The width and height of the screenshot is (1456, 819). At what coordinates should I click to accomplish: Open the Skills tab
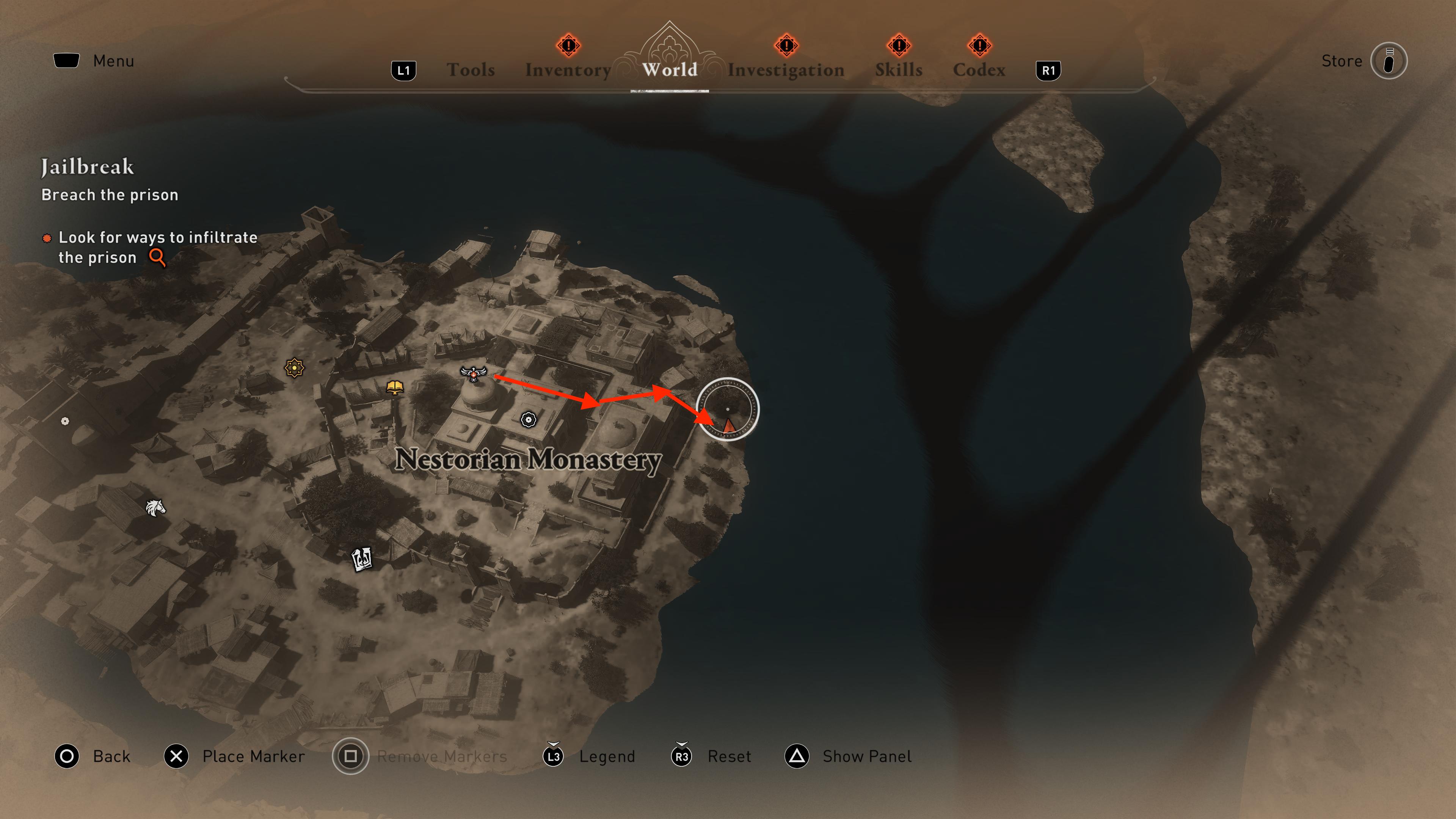coord(899,69)
